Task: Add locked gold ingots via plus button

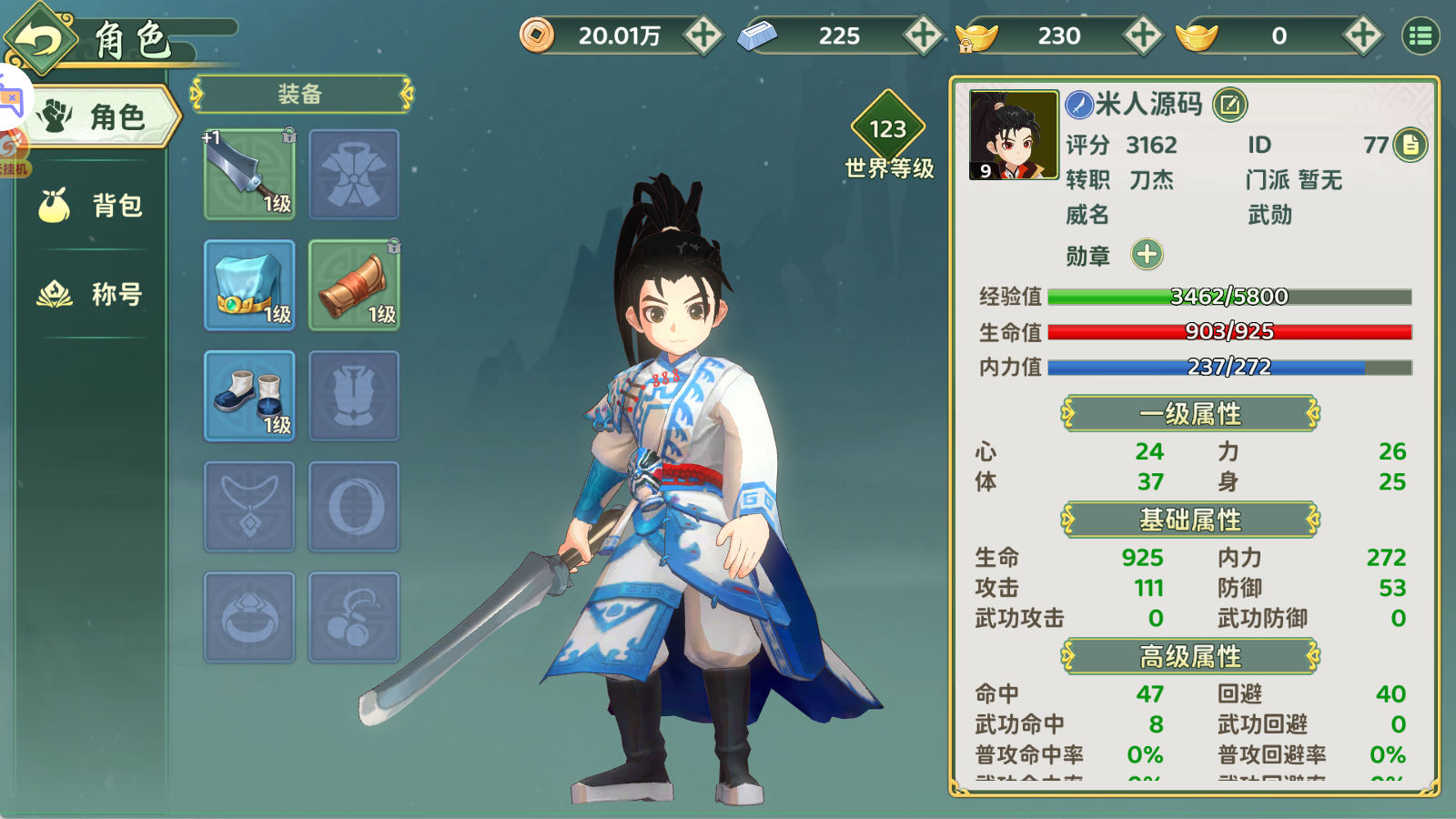Action: tap(1143, 35)
